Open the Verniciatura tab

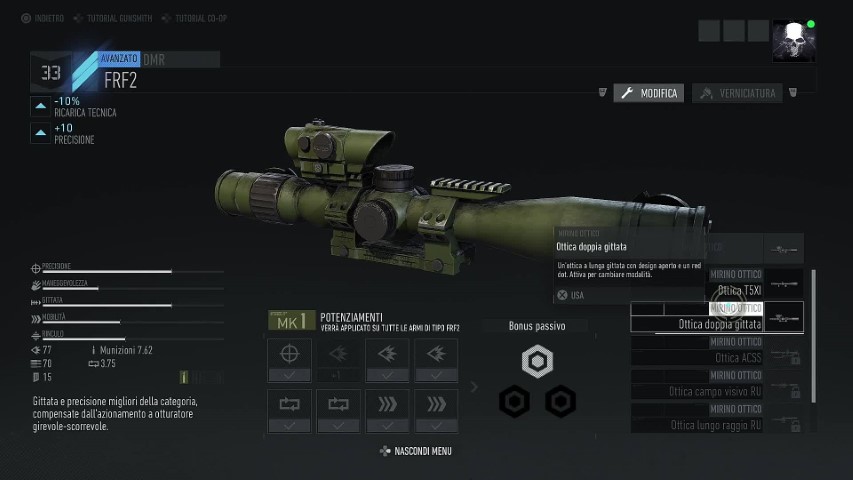pos(737,93)
